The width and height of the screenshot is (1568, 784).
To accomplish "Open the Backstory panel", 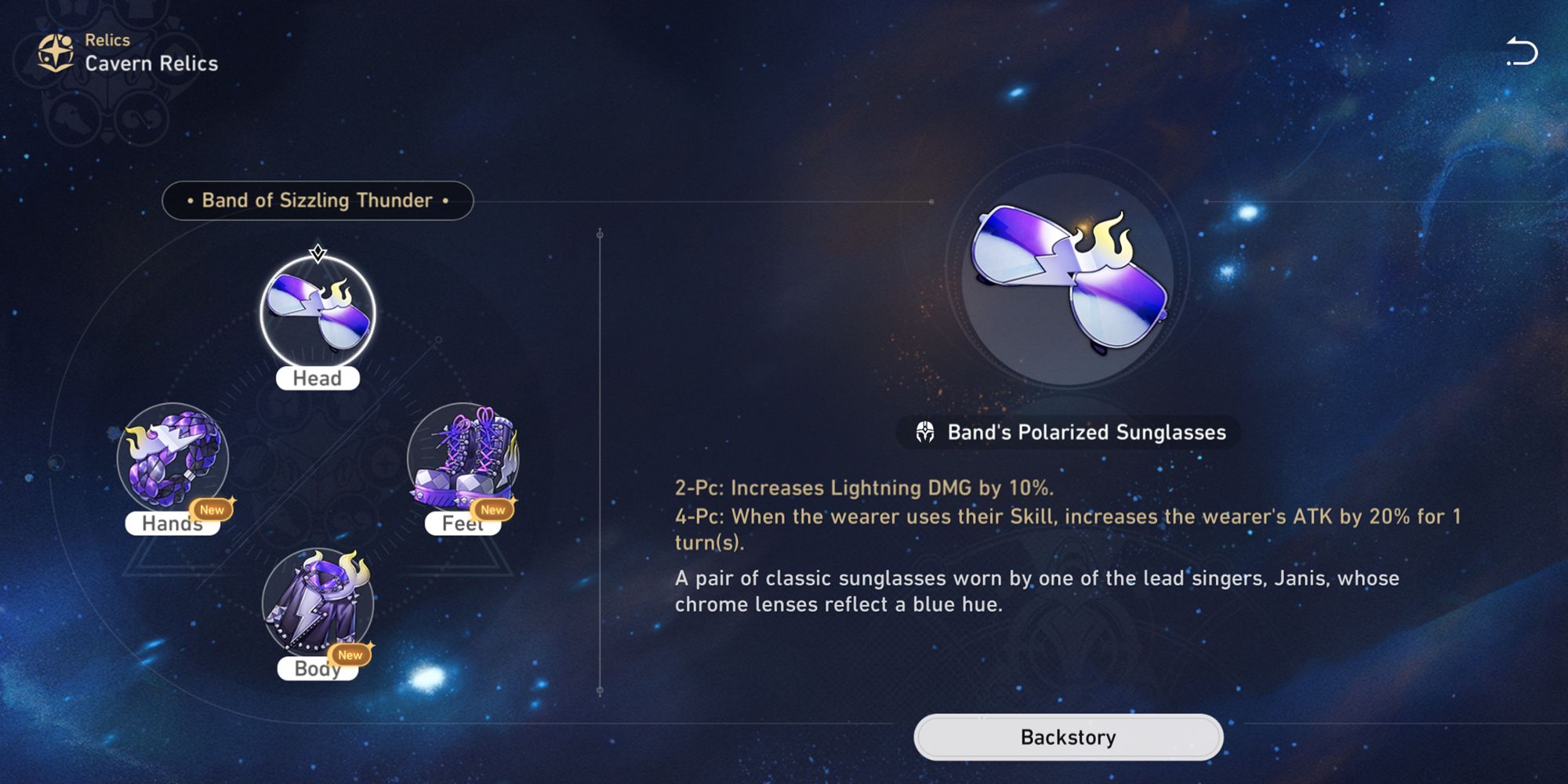I will click(x=1071, y=736).
